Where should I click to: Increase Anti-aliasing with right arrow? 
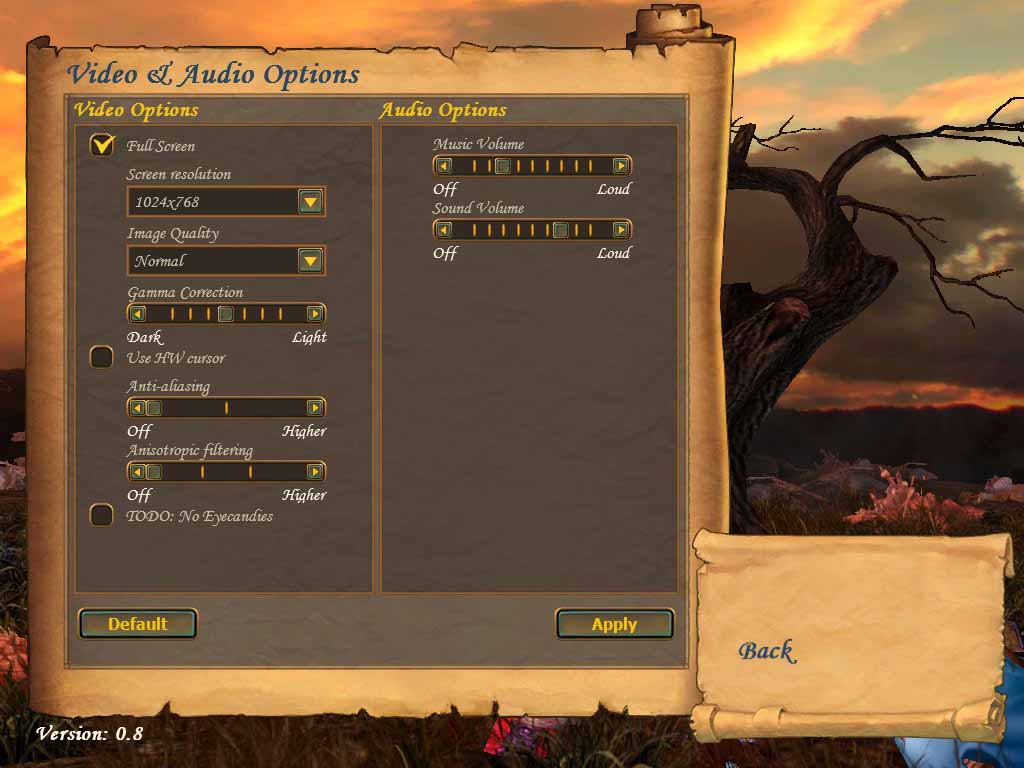315,408
